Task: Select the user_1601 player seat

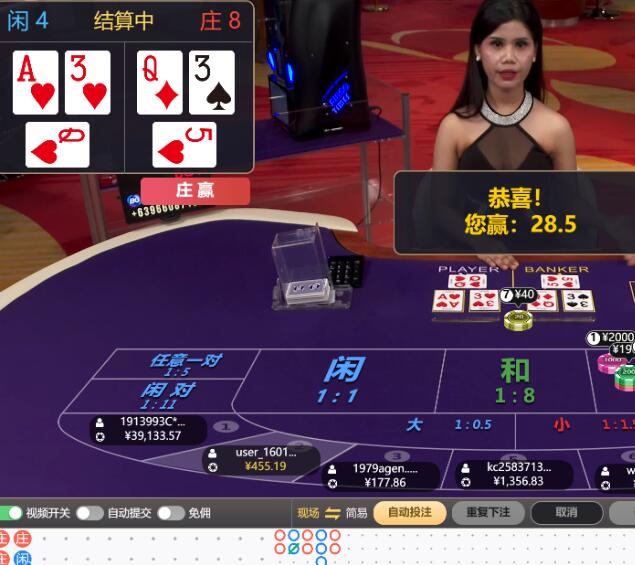Action: click(262, 459)
